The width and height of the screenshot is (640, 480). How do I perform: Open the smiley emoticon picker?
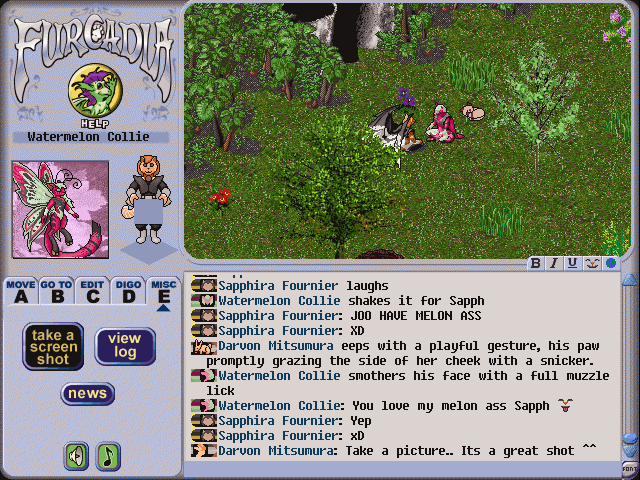click(591, 264)
